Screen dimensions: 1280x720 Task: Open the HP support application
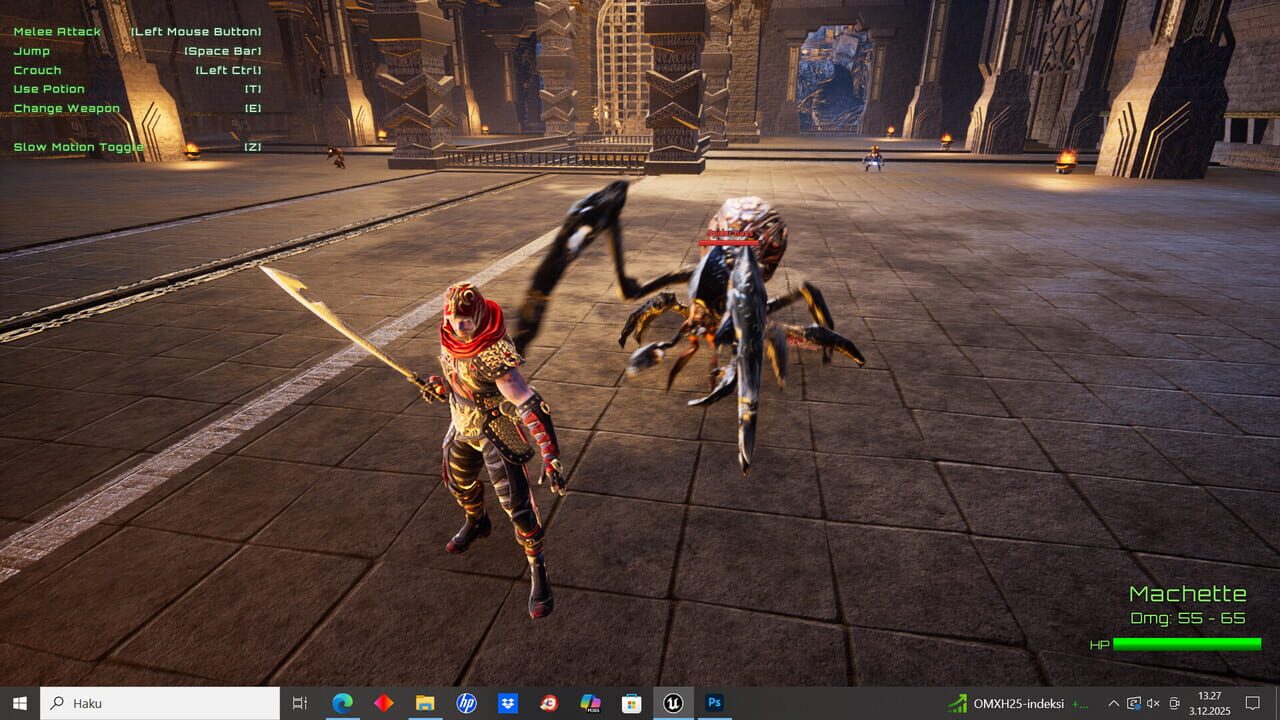467,703
